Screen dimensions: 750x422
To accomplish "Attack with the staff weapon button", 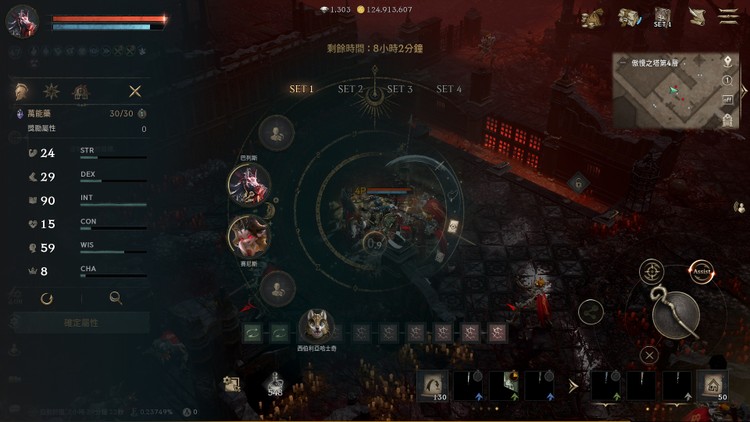I will click(675, 314).
